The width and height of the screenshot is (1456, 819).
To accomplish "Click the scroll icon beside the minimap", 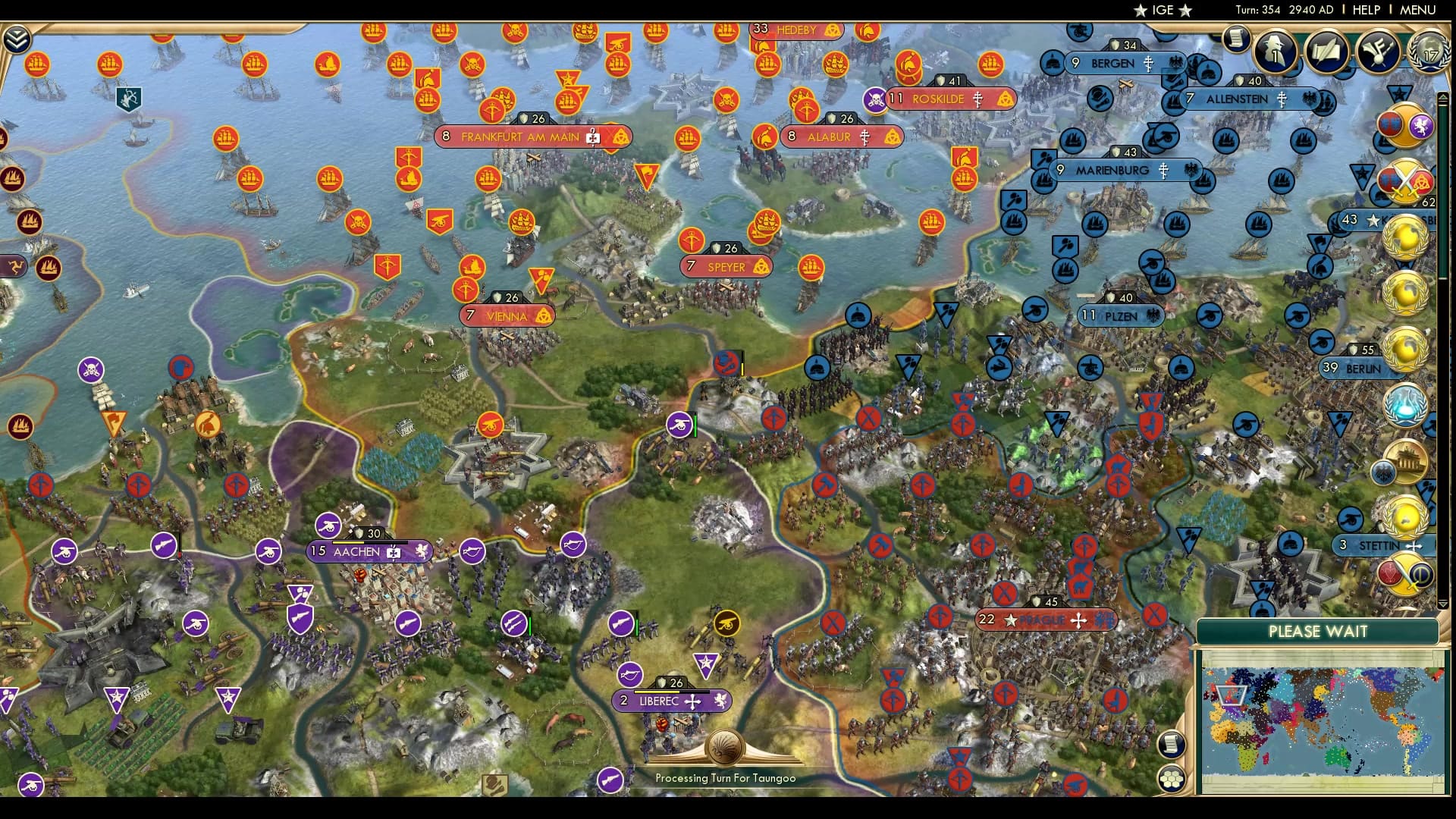I will tap(1172, 745).
